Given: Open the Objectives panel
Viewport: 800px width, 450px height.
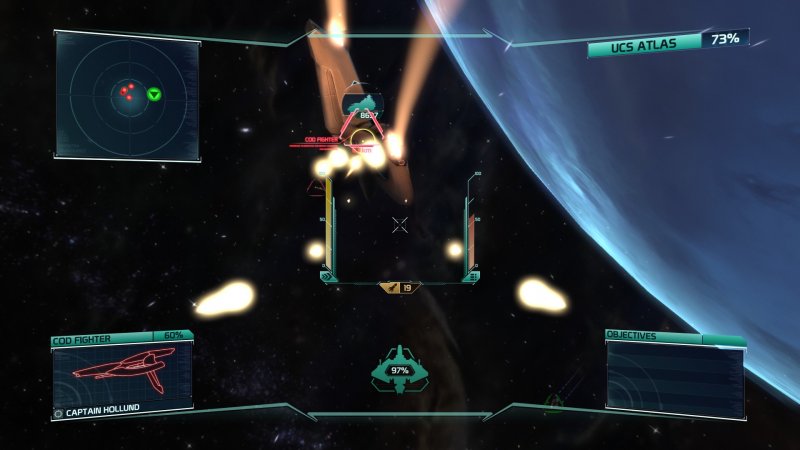Looking at the screenshot, I should [x=675, y=375].
